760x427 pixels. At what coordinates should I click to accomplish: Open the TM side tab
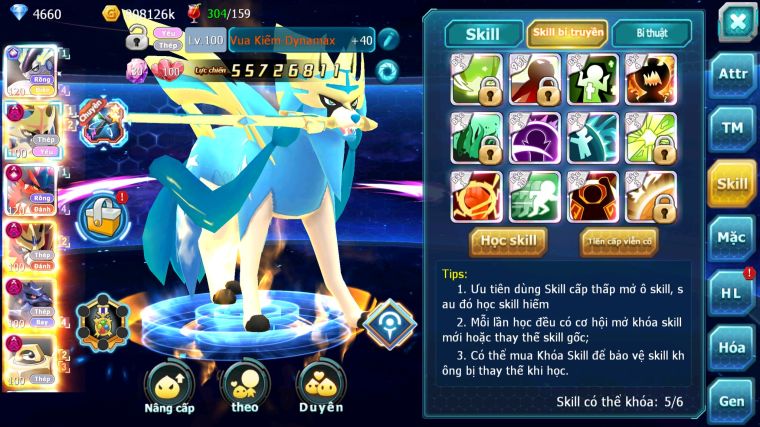732,128
